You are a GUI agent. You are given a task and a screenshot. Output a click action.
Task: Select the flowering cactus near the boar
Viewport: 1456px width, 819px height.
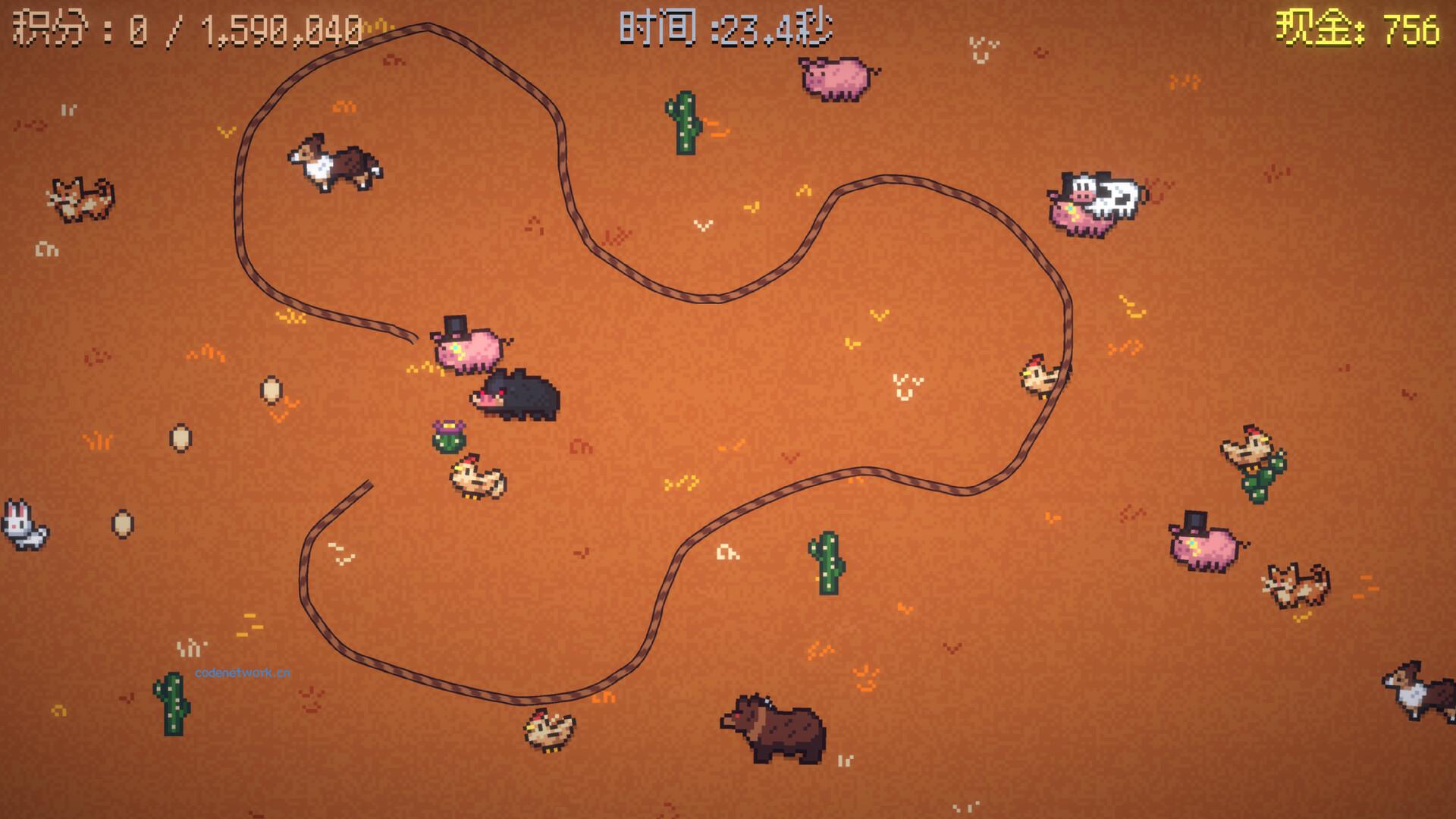(x=450, y=435)
